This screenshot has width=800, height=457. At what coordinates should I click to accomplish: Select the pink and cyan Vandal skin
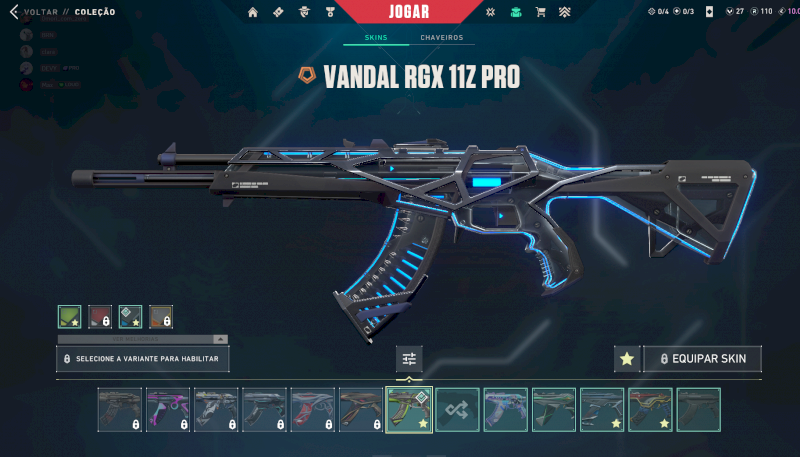point(168,410)
